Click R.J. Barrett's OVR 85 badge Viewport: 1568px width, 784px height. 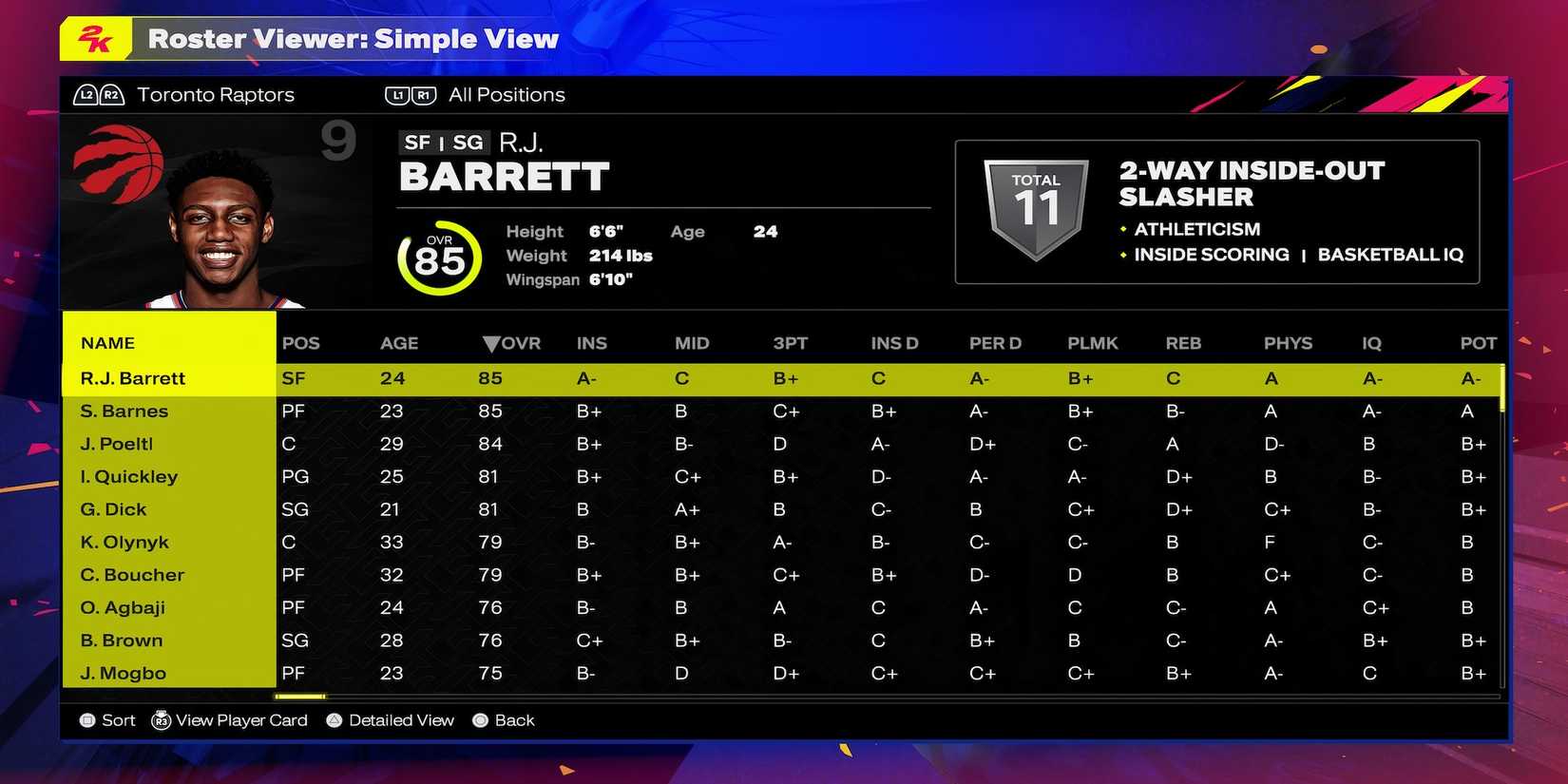pos(438,258)
